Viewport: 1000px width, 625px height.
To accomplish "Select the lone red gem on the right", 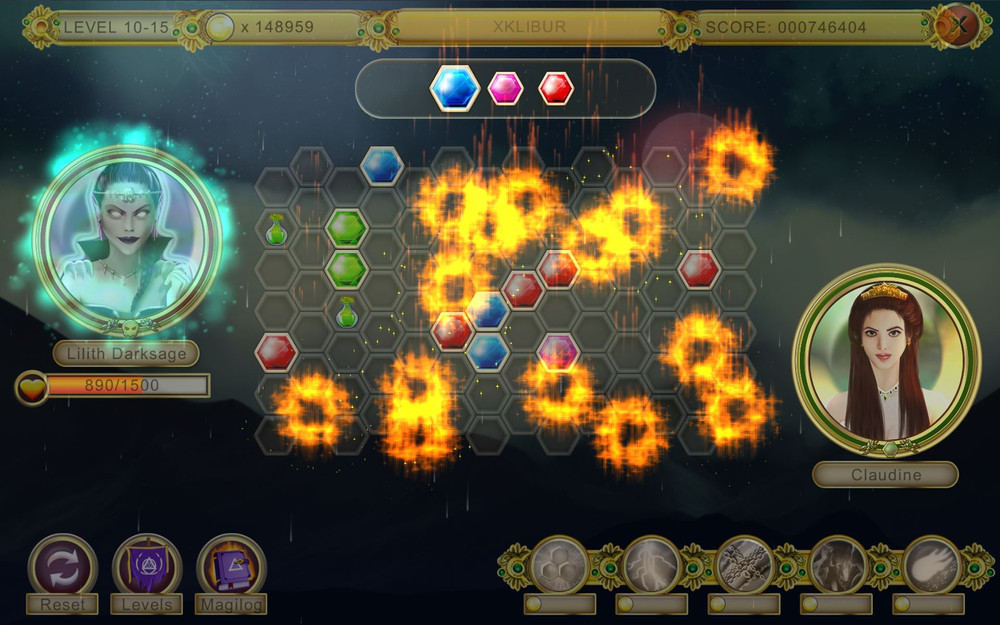I will click(699, 268).
